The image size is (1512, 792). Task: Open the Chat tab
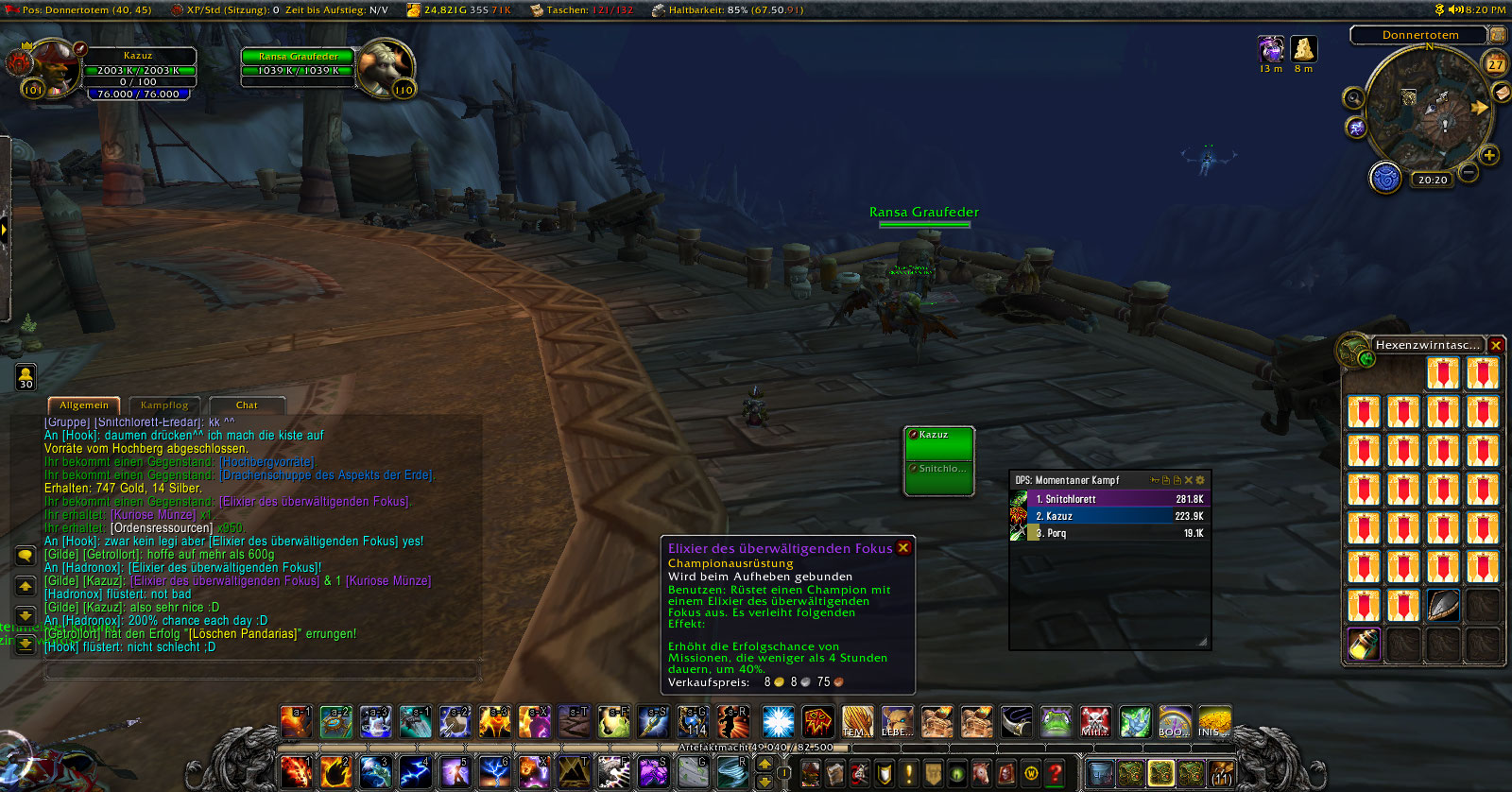coord(247,405)
